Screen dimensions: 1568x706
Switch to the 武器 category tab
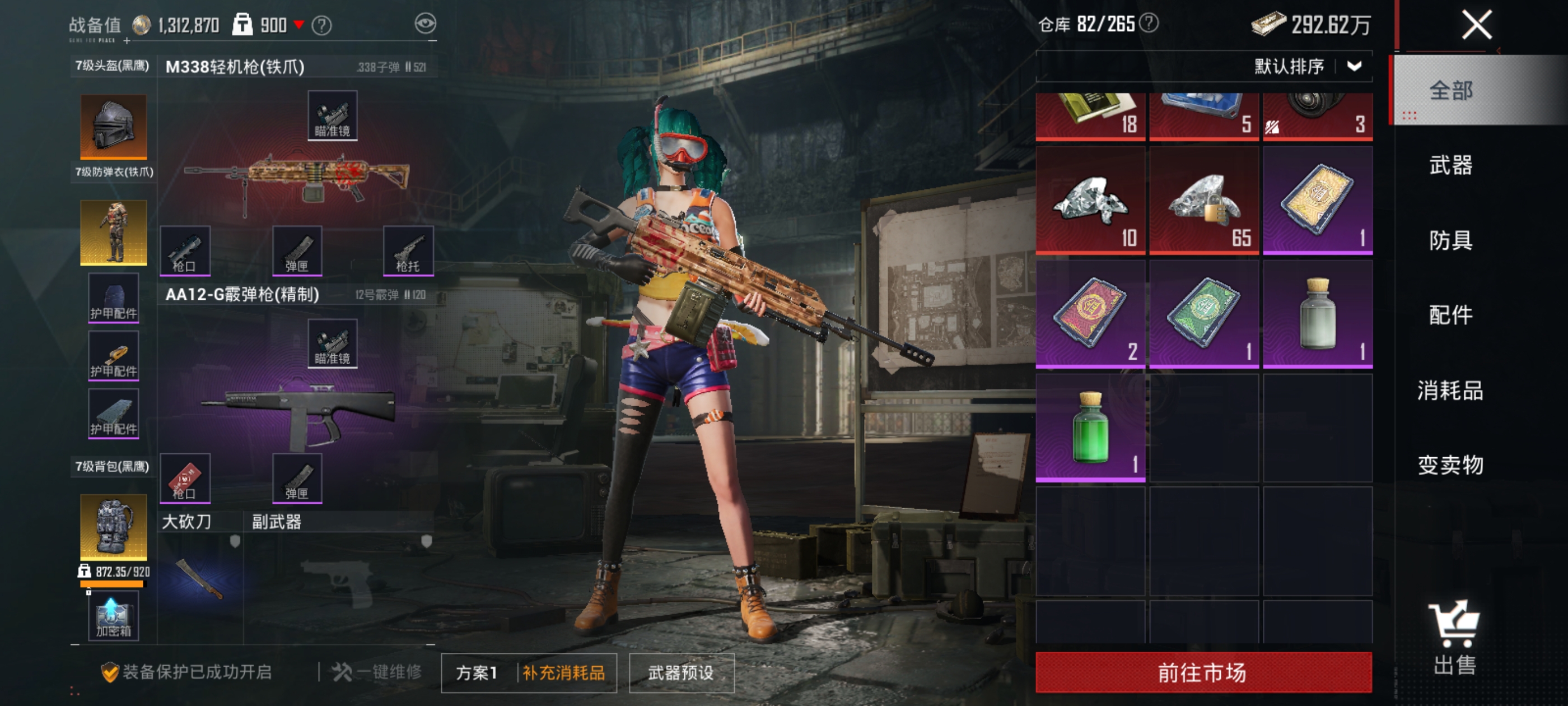coord(1450,165)
